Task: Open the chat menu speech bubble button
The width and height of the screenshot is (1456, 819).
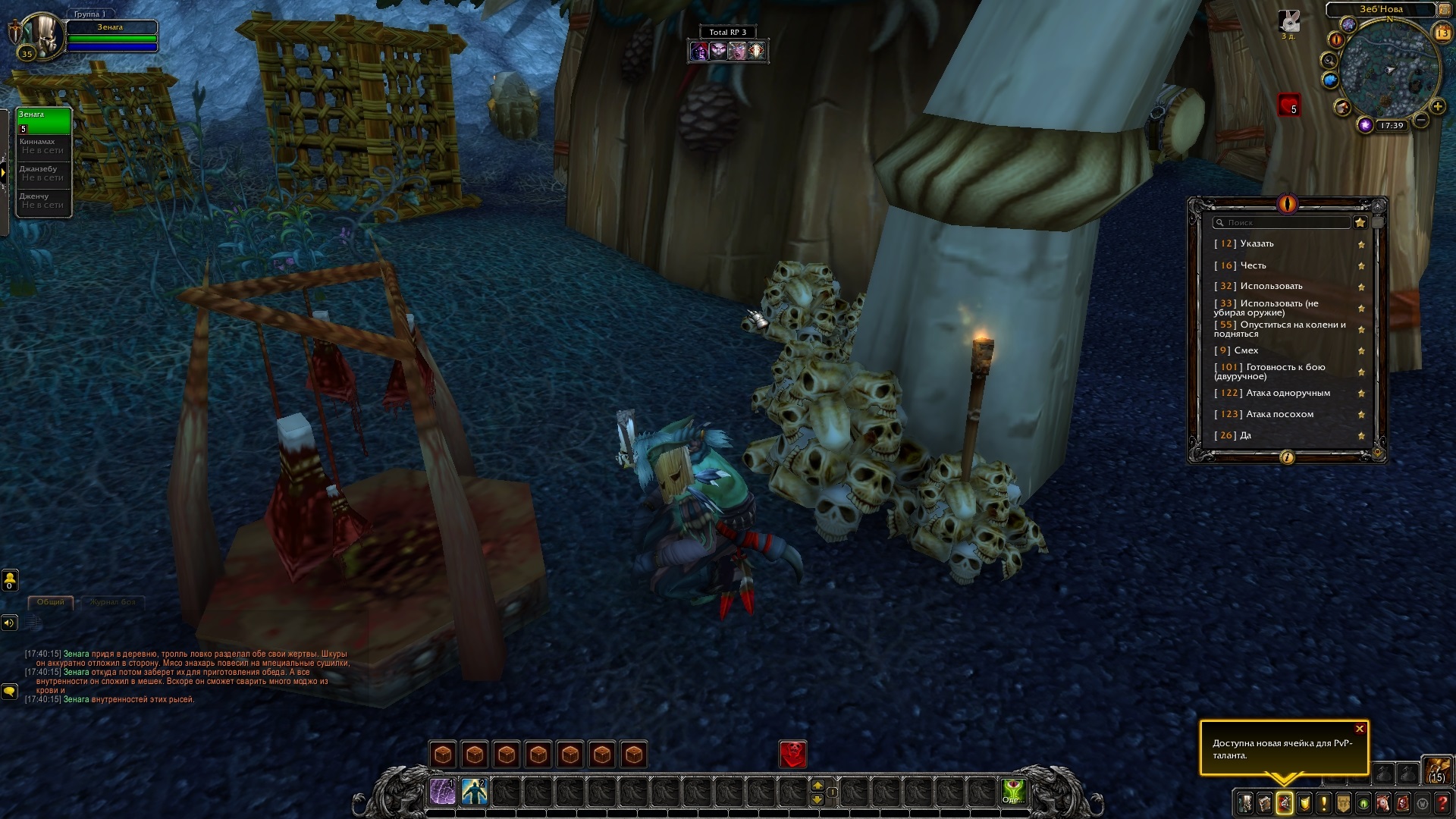Action: point(9,691)
